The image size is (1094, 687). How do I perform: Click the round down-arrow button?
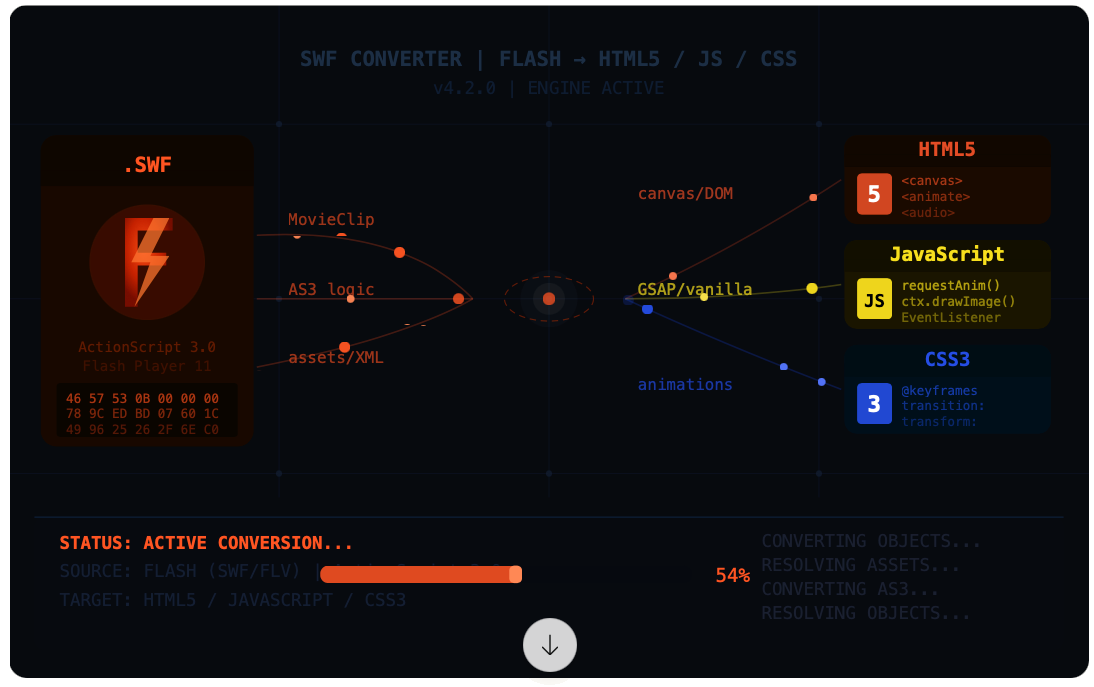point(549,645)
